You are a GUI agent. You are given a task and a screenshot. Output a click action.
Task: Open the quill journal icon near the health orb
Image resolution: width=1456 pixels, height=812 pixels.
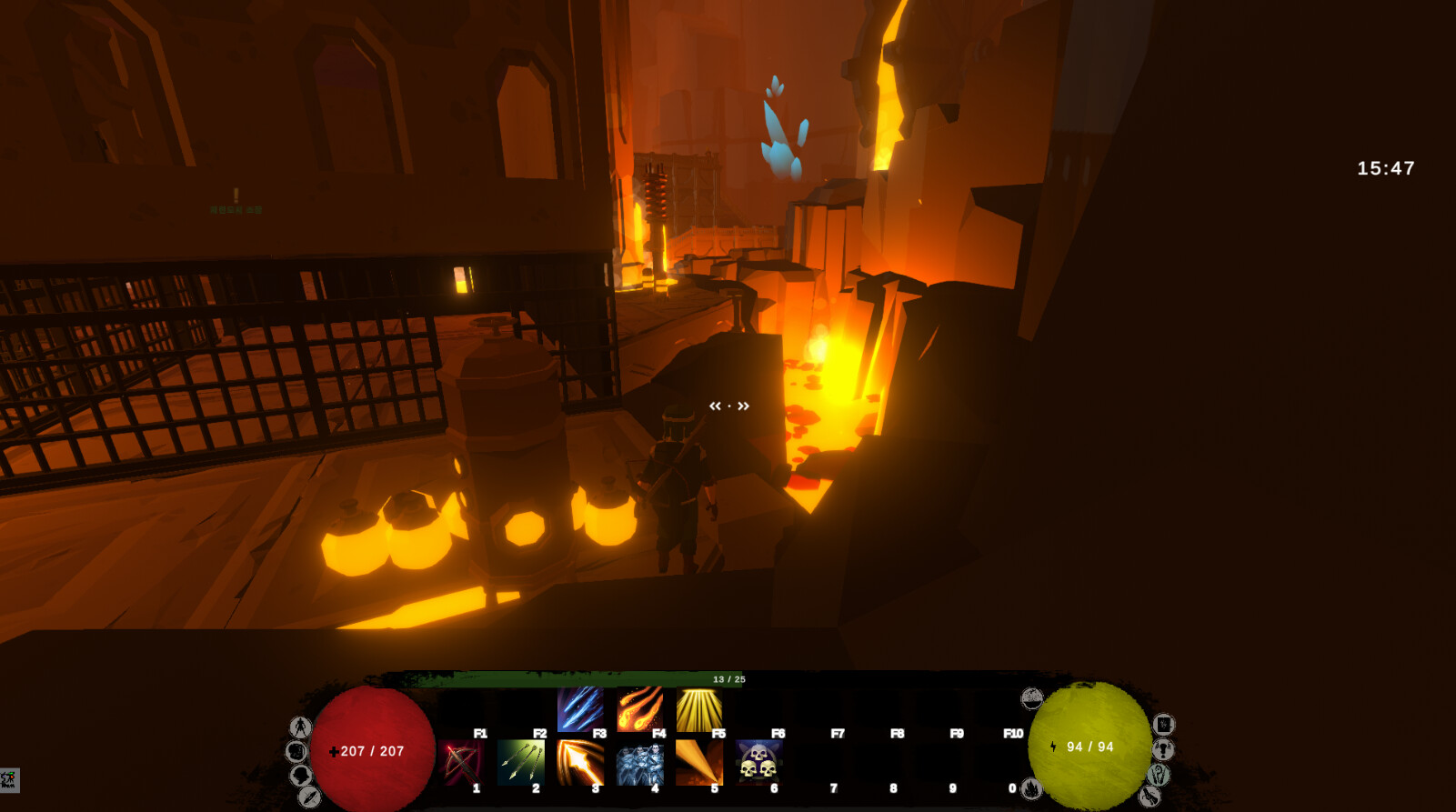click(309, 797)
